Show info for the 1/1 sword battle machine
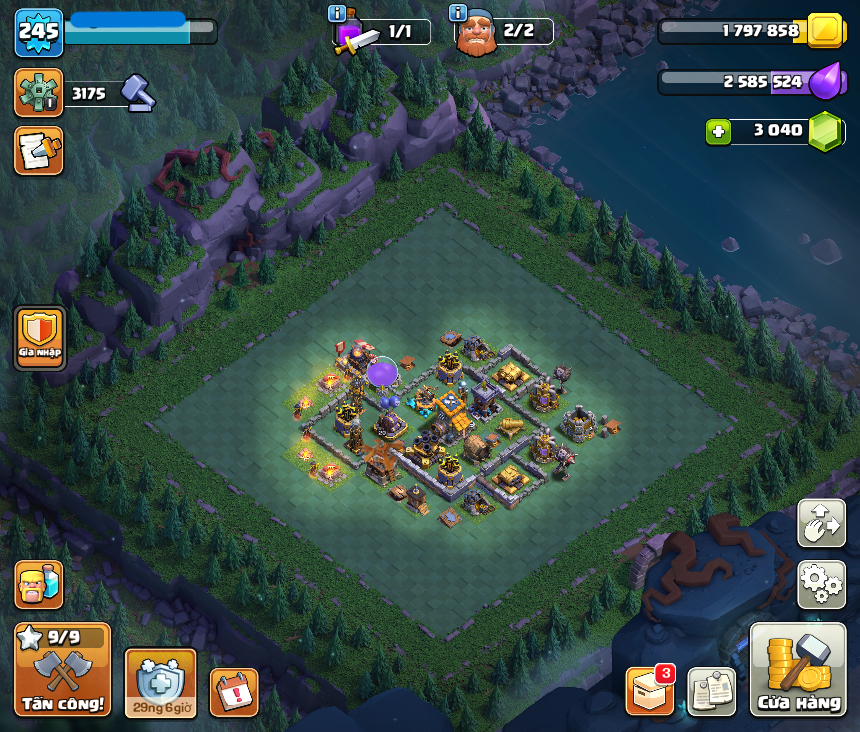 pyautogui.click(x=337, y=13)
